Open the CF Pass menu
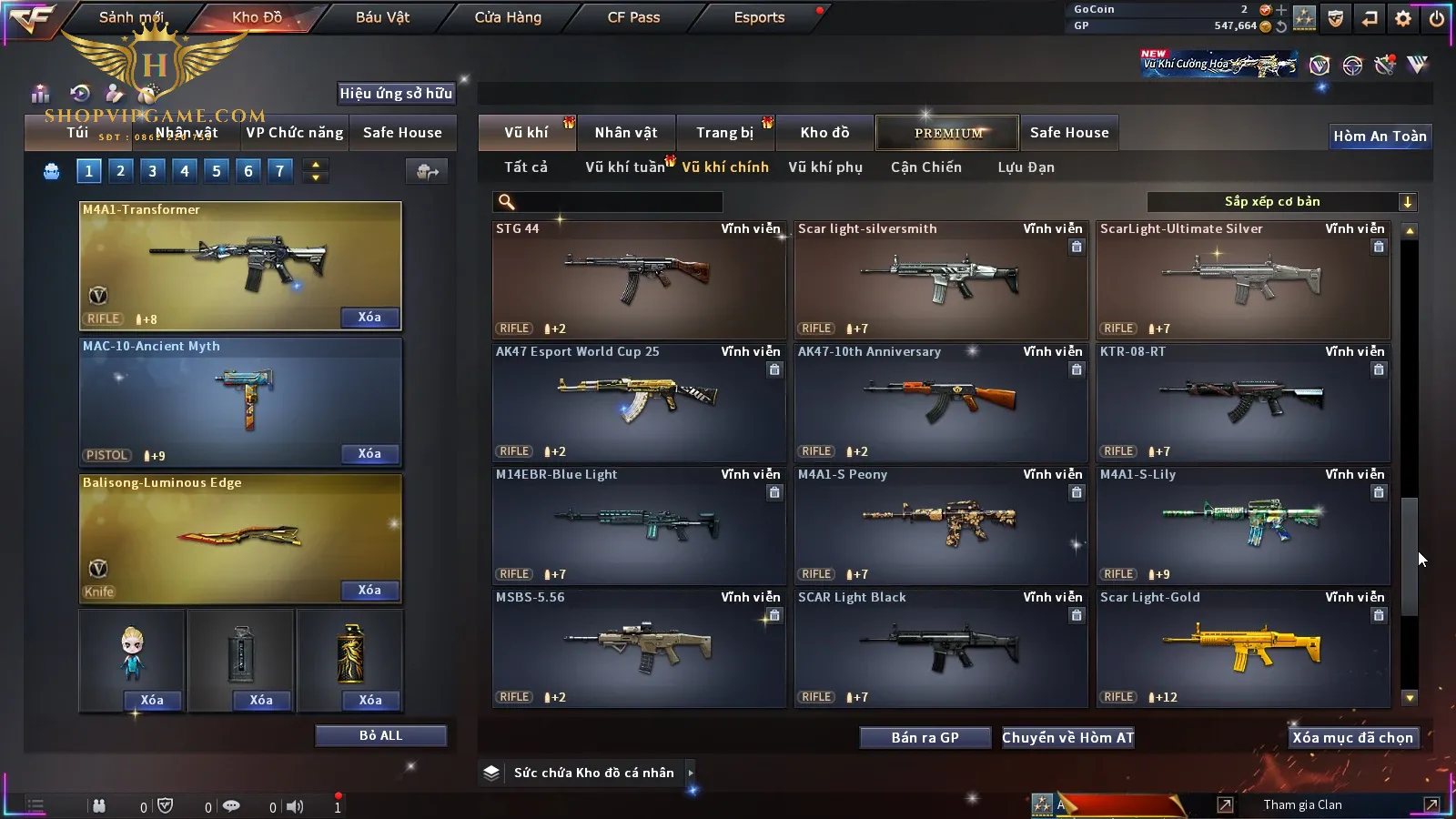Image resolution: width=1456 pixels, height=819 pixels. click(633, 17)
